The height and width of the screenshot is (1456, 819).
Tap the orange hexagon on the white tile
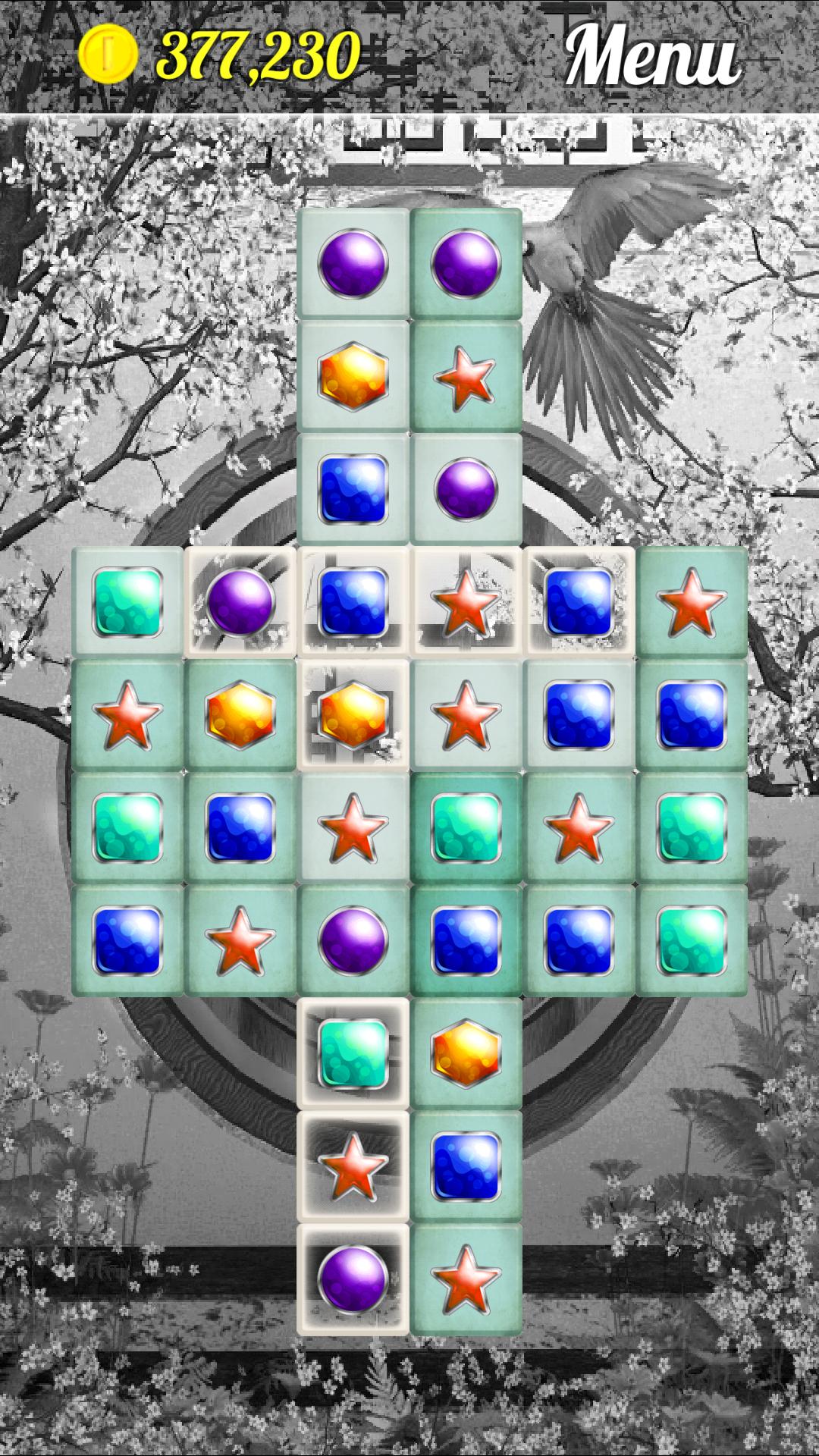(x=353, y=714)
